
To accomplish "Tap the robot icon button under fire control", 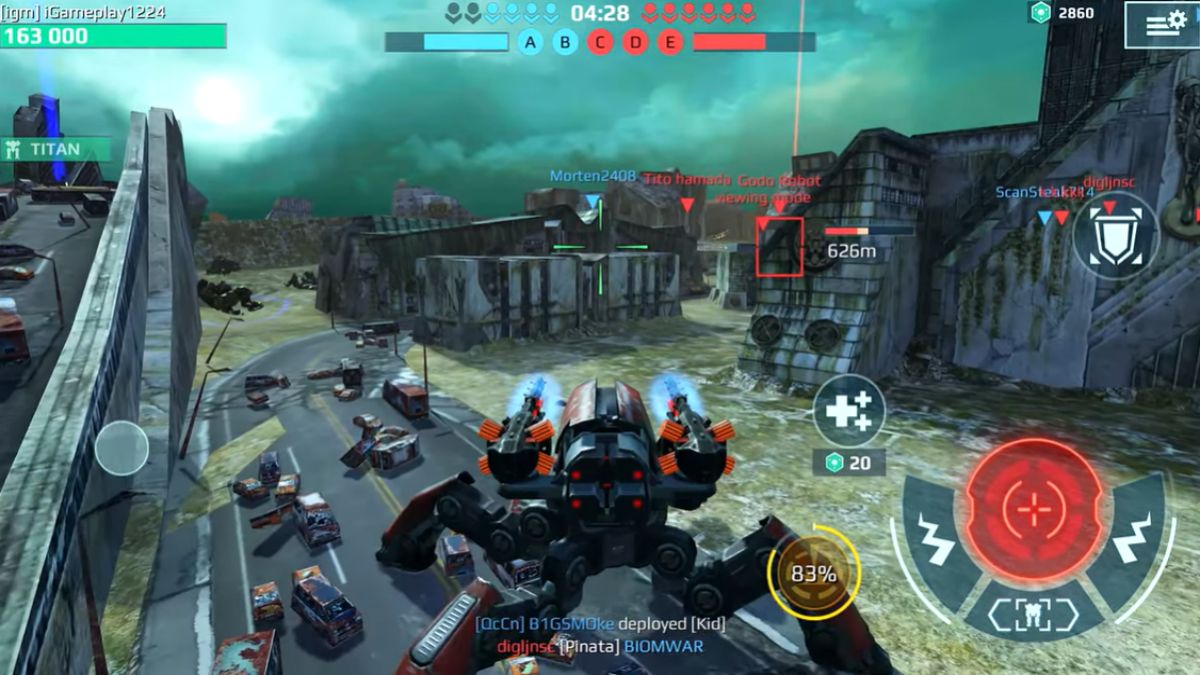I will (1033, 615).
